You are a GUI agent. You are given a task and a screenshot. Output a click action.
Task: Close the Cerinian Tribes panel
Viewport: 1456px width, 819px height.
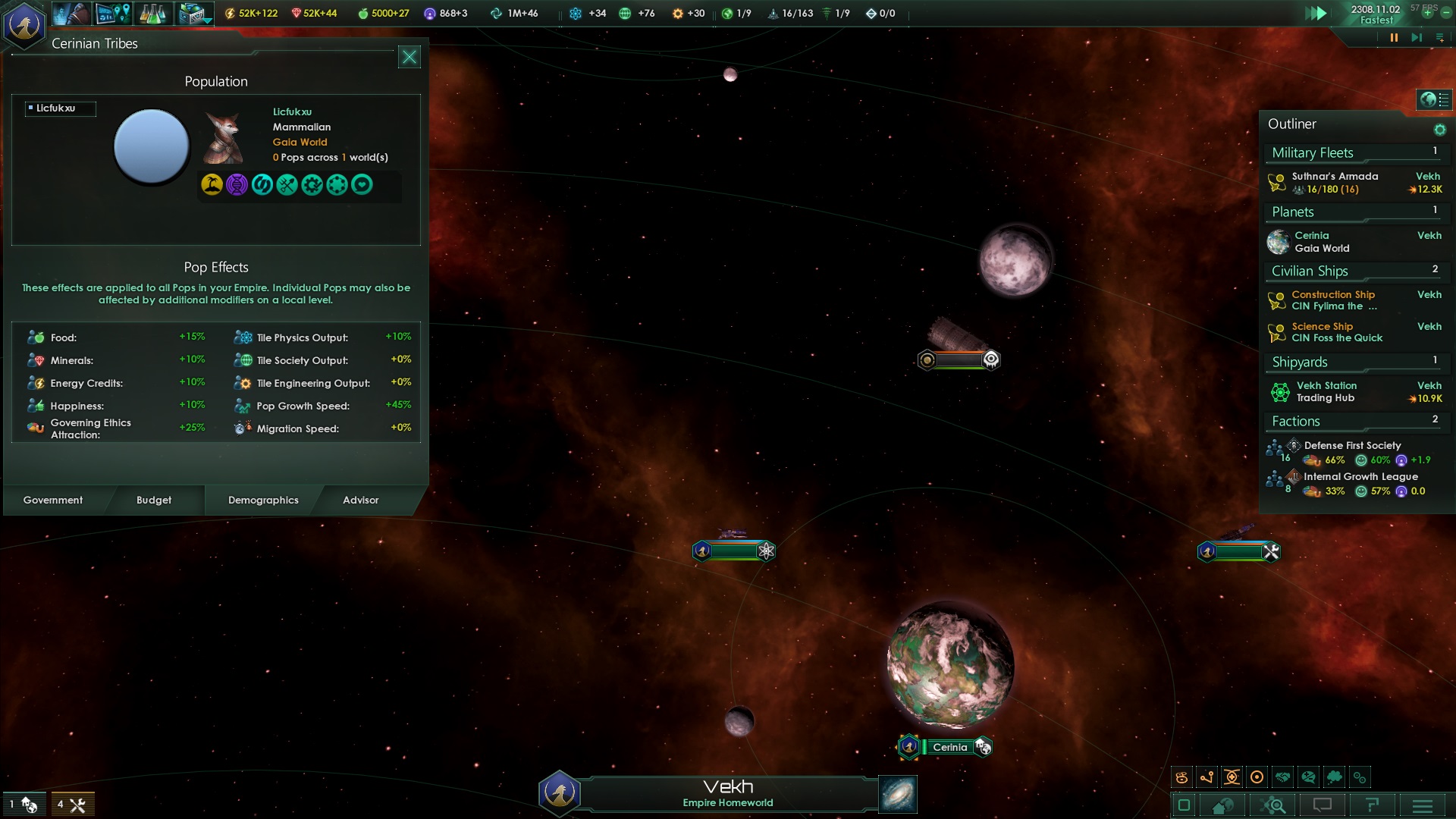pyautogui.click(x=409, y=57)
